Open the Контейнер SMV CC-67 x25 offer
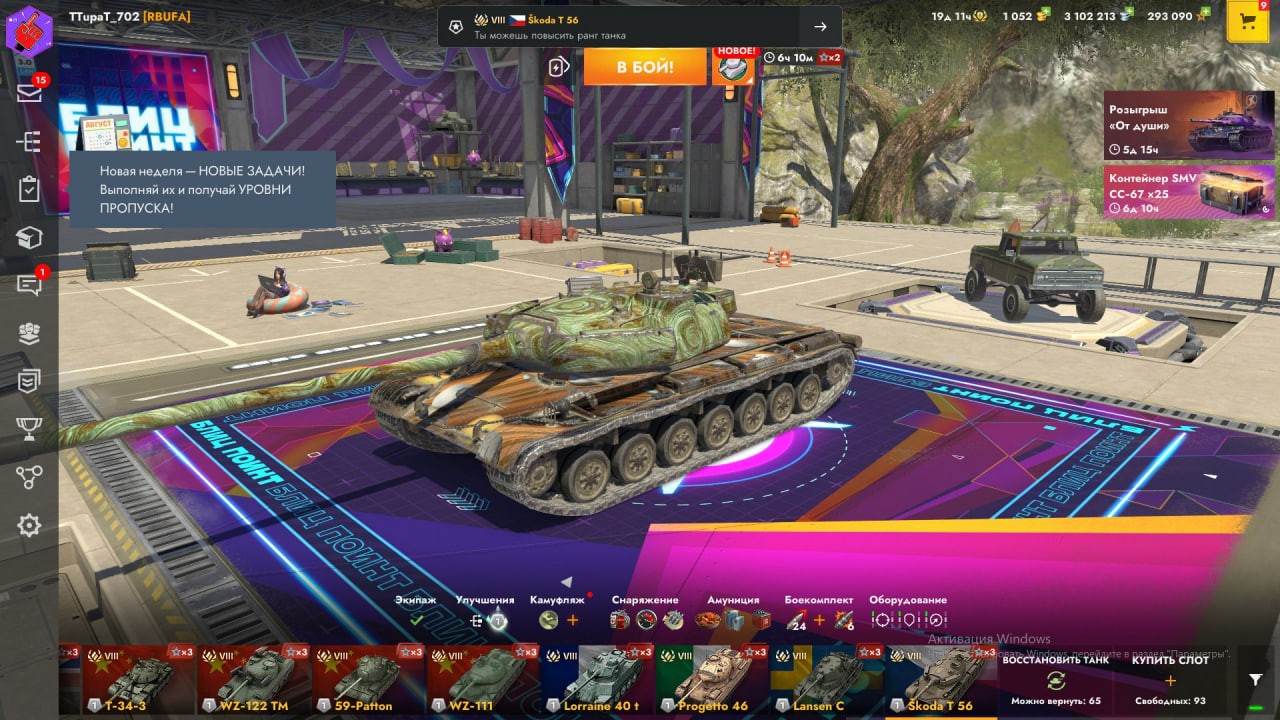 pos(1188,191)
